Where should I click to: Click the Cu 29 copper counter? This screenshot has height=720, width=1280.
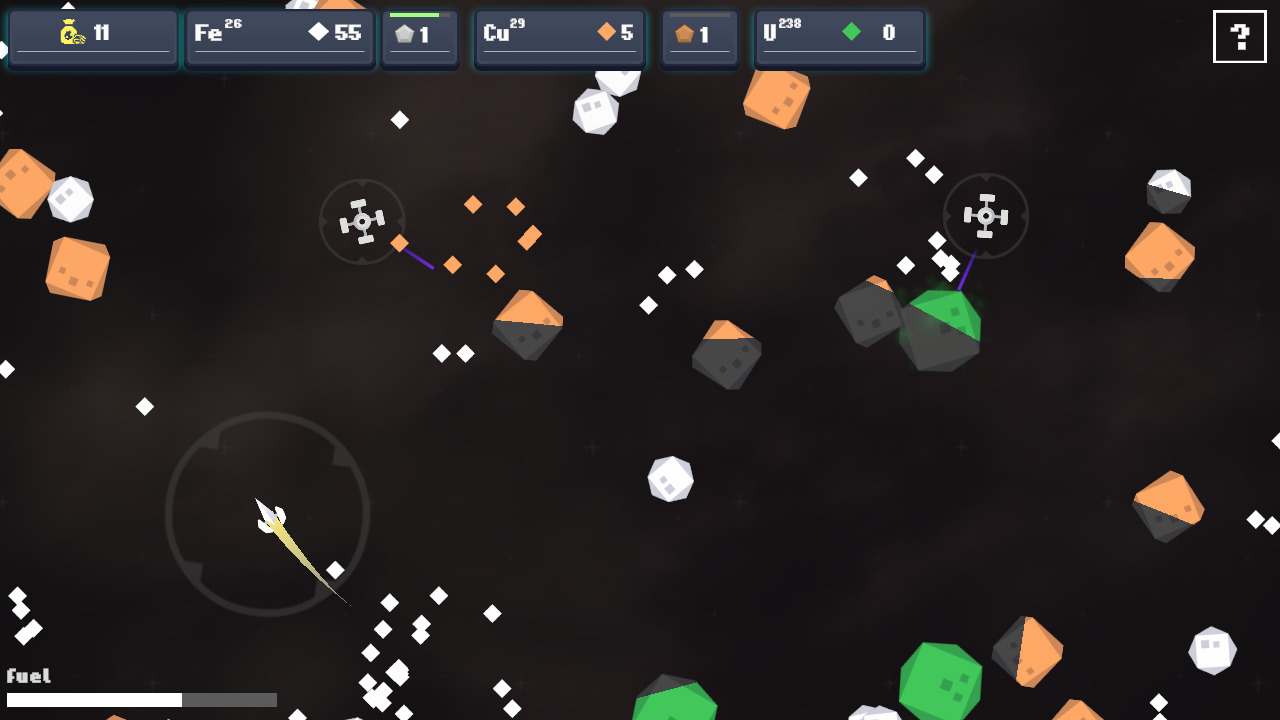click(558, 35)
